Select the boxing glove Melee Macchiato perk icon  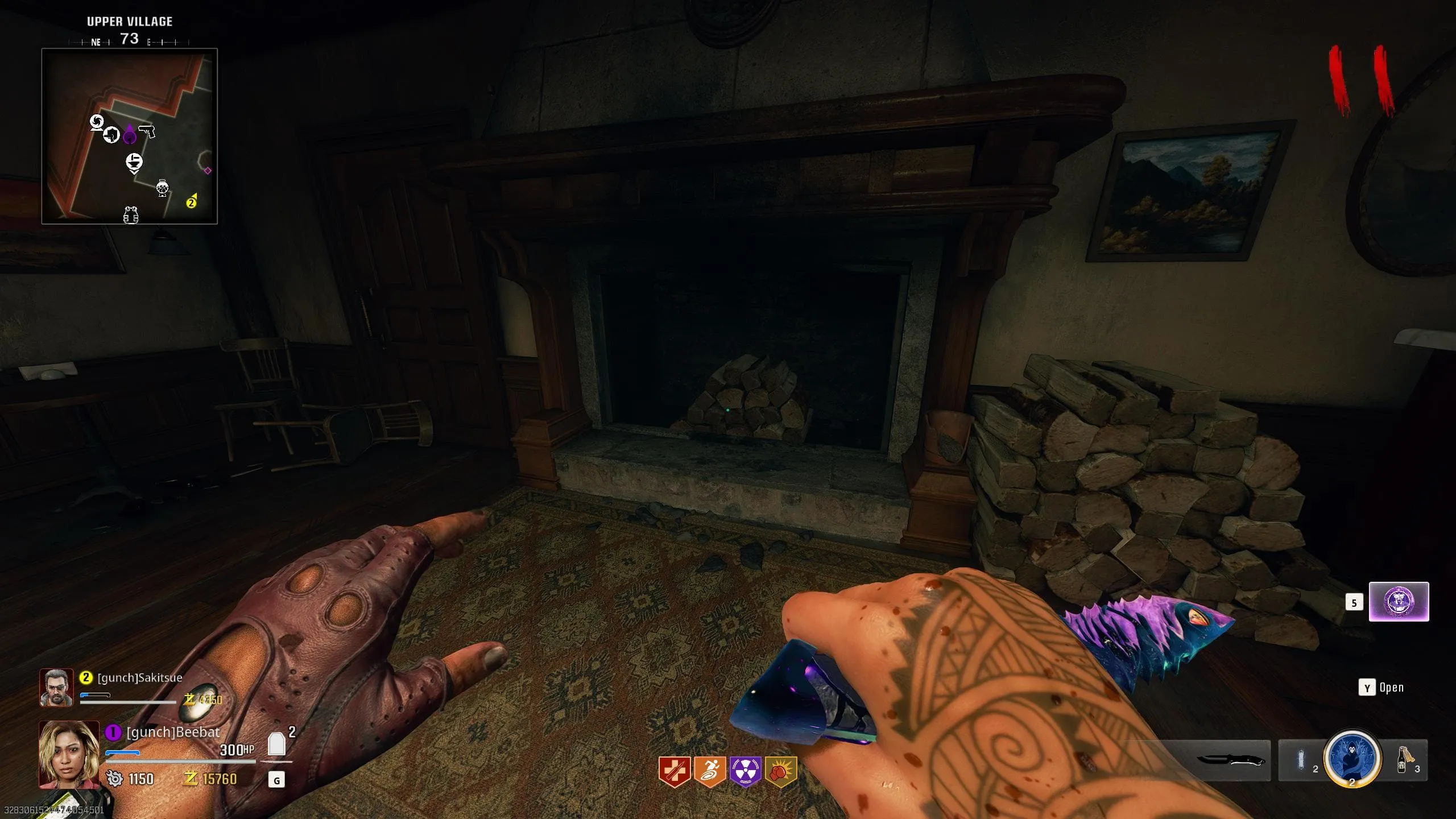click(x=780, y=771)
